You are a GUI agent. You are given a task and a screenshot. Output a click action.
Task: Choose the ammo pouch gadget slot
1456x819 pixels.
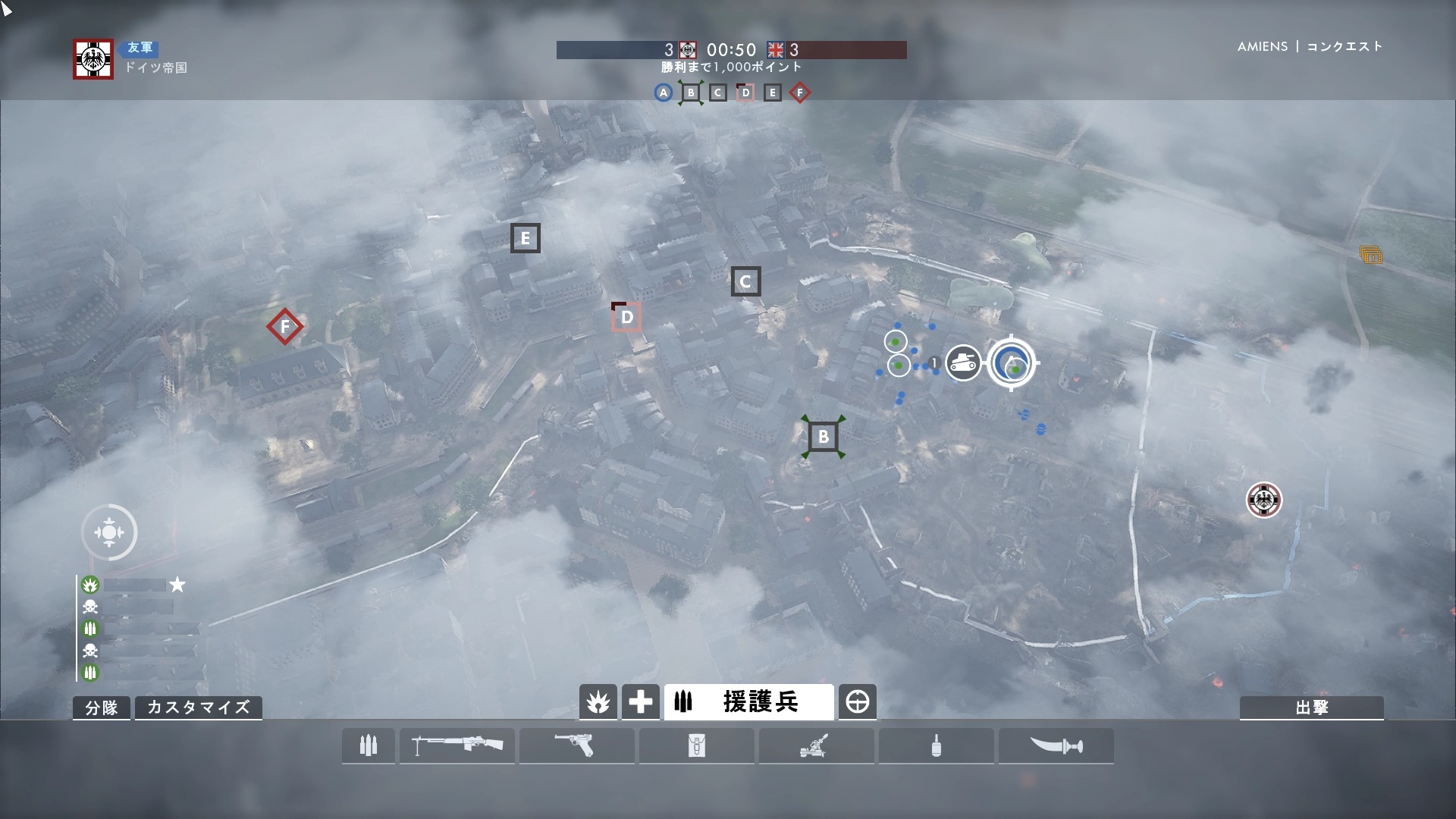pos(696,746)
